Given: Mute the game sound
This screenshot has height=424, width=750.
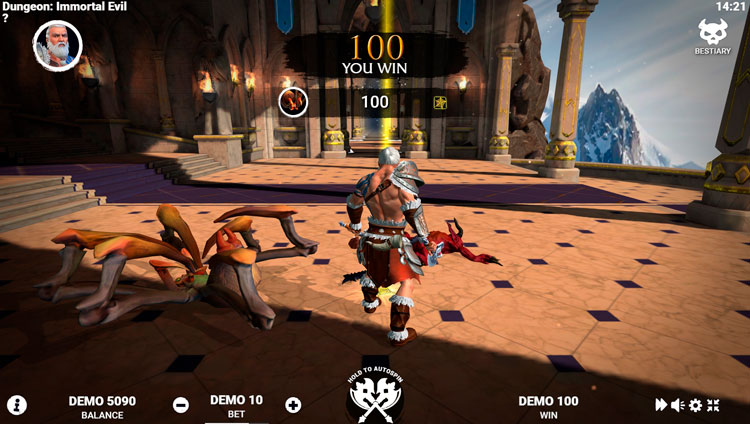Looking at the screenshot, I should pyautogui.click(x=678, y=405).
